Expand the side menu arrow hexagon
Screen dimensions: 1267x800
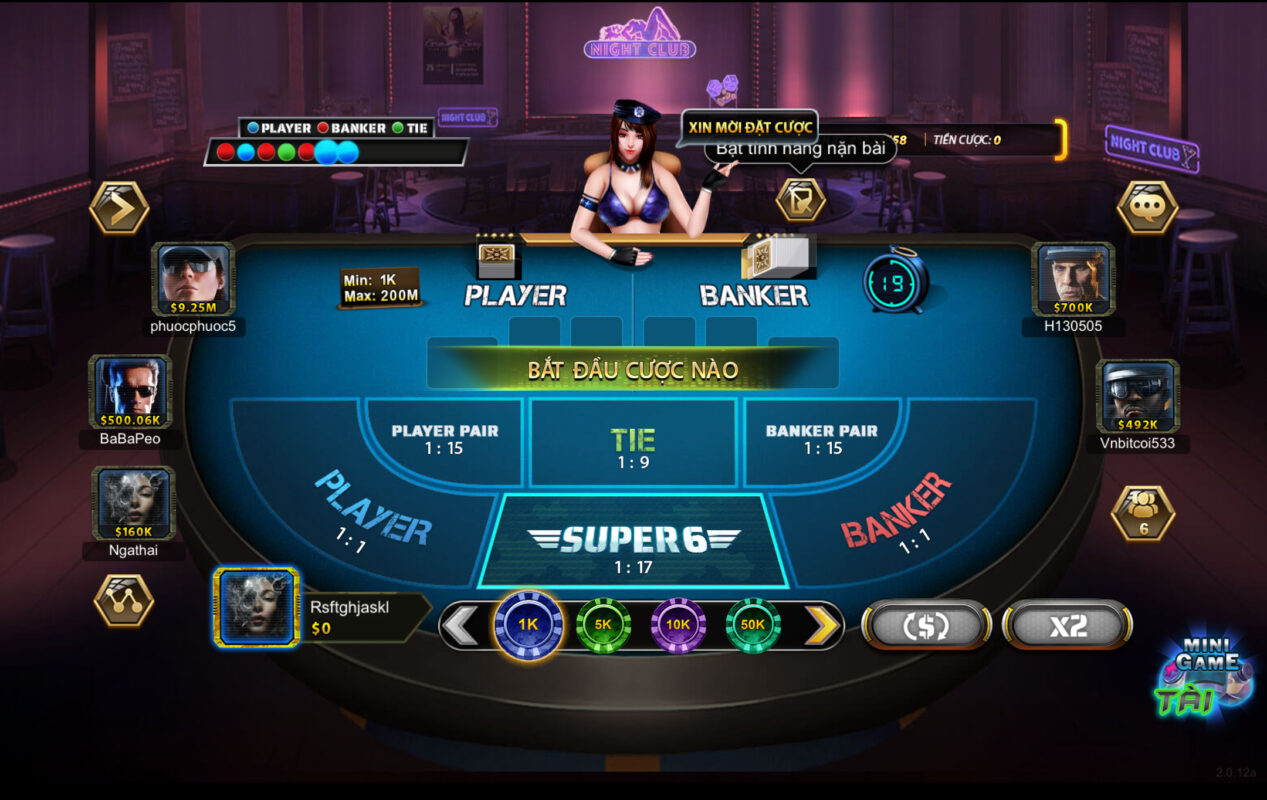[119, 208]
